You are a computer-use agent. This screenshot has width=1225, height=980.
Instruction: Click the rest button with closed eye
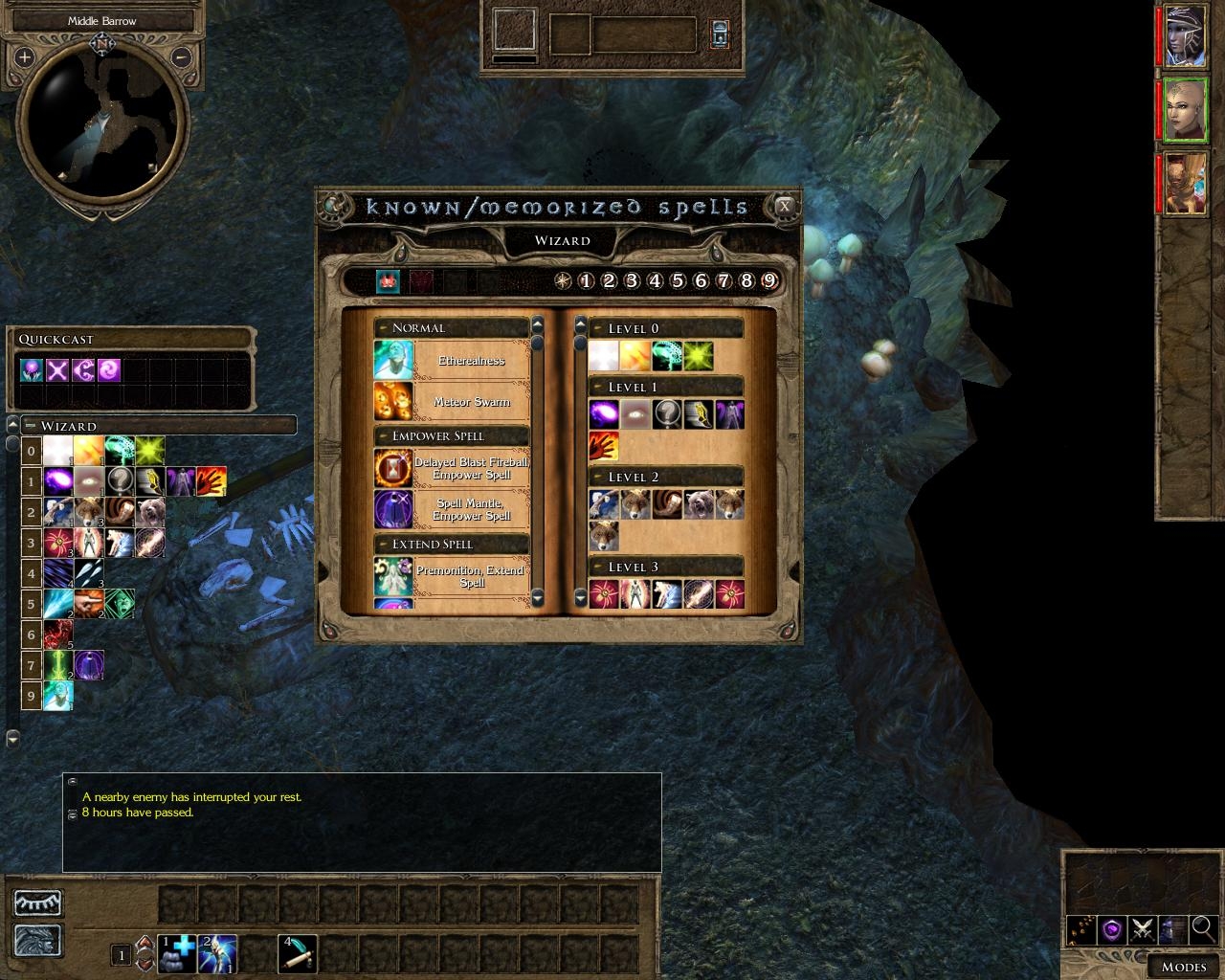[x=38, y=902]
